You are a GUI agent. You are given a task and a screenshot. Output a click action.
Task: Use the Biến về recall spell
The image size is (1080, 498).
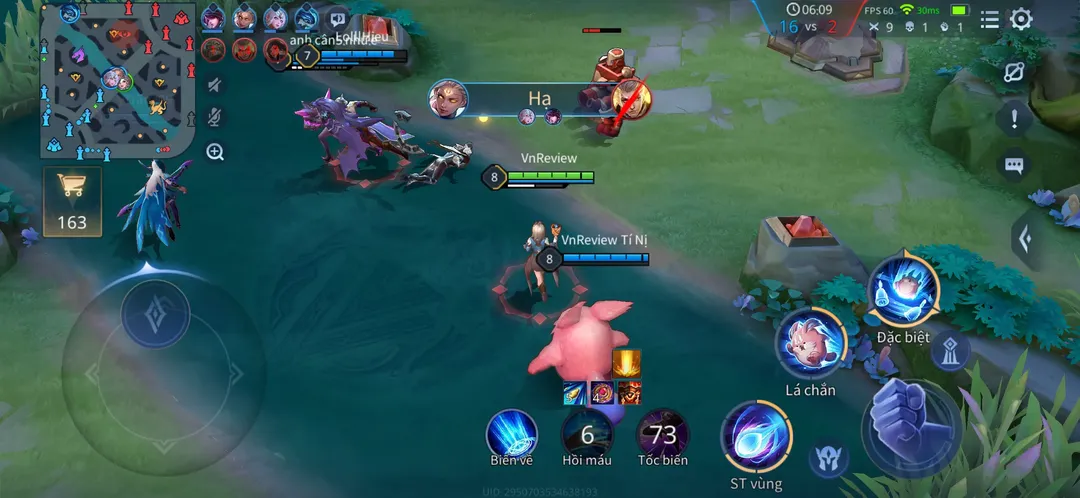(512, 434)
